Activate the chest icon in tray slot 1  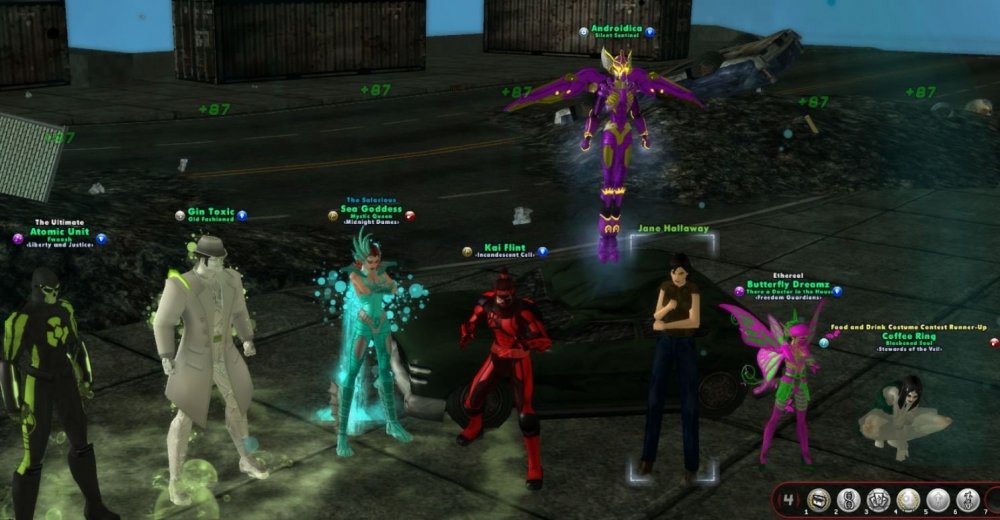pyautogui.click(x=819, y=499)
